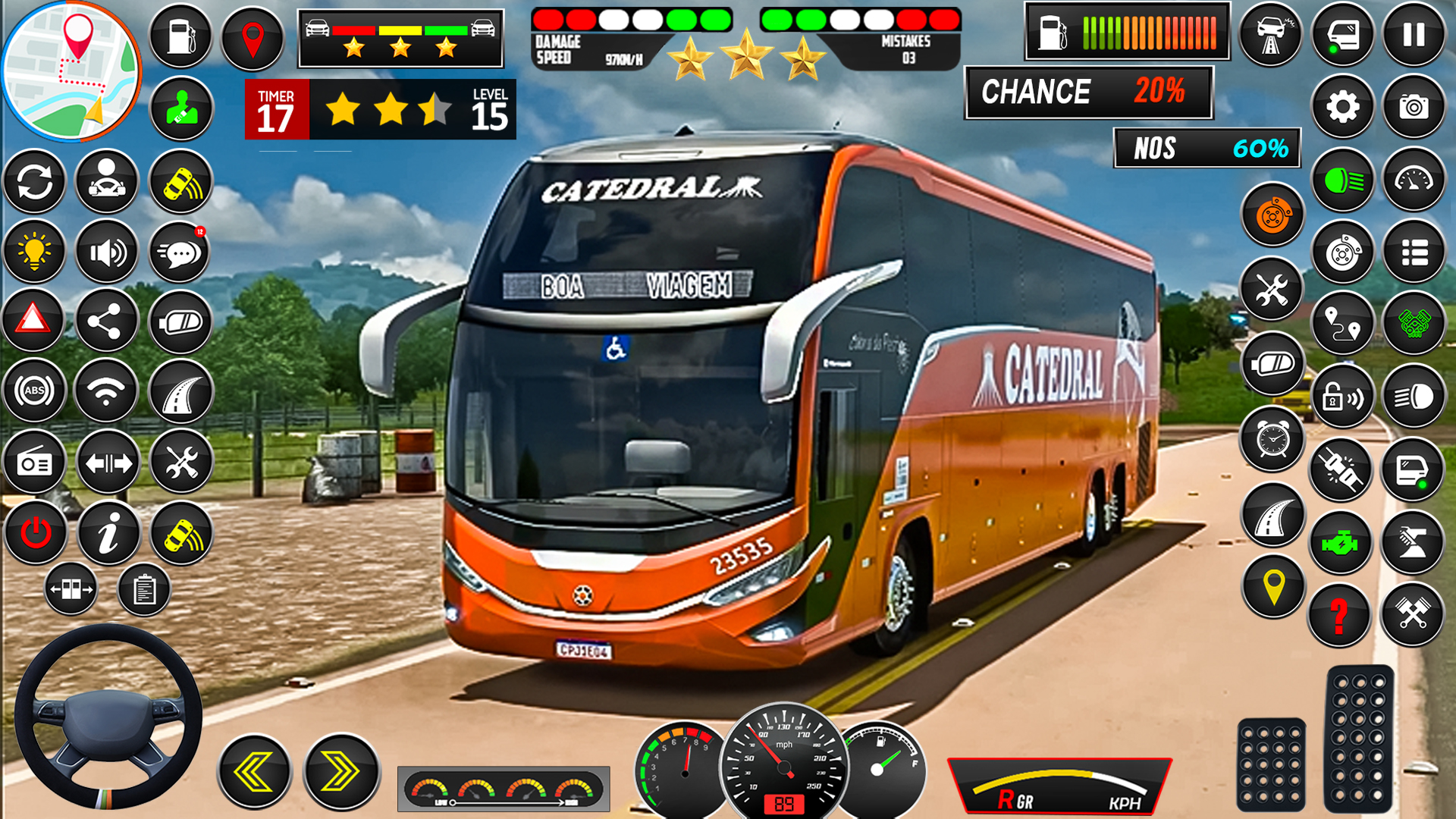The height and width of the screenshot is (819, 1456).
Task: Open the route map waypoints icon
Action: 1342,324
